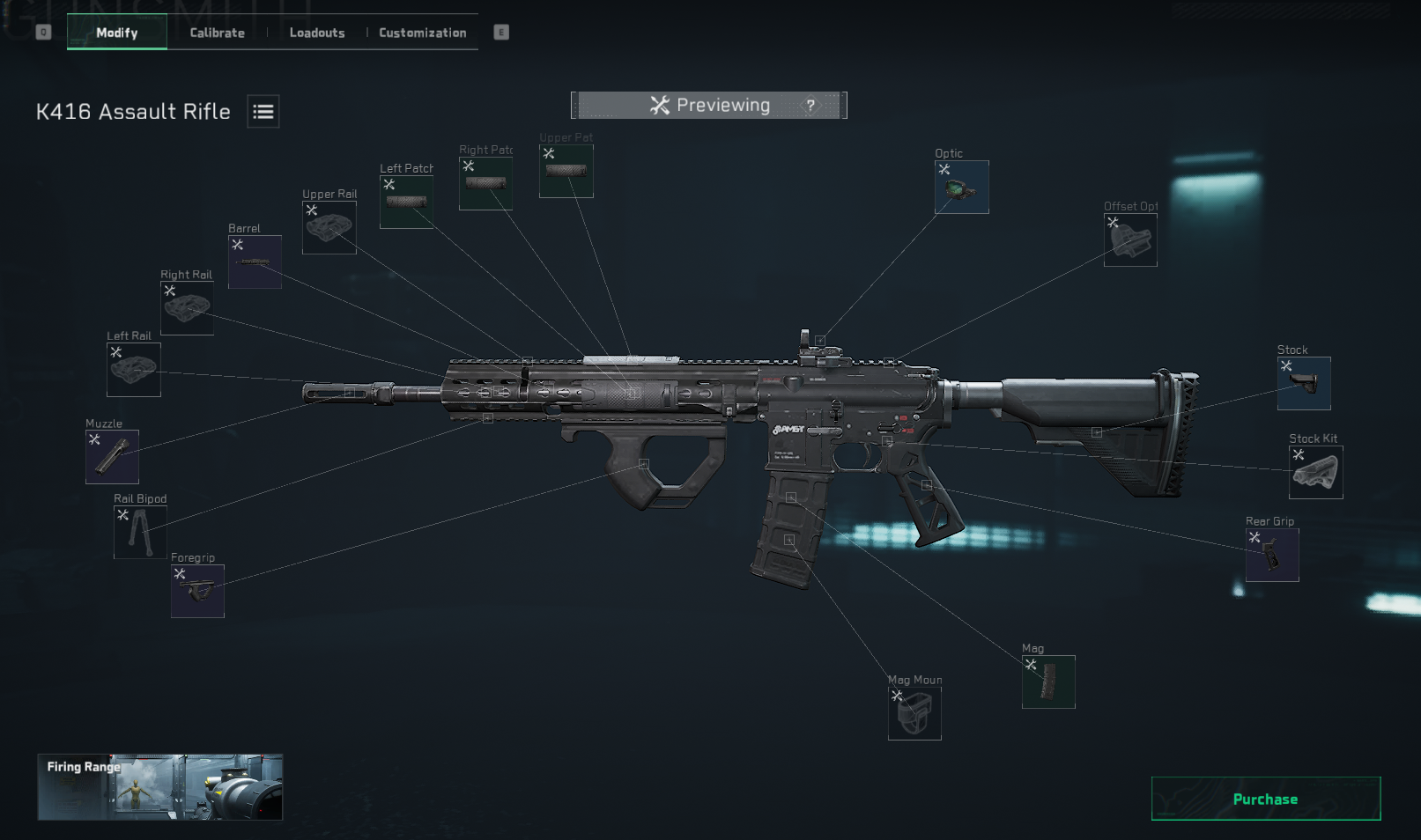The image size is (1421, 840).
Task: Choose the Rear Grip slot
Action: coord(1272,555)
